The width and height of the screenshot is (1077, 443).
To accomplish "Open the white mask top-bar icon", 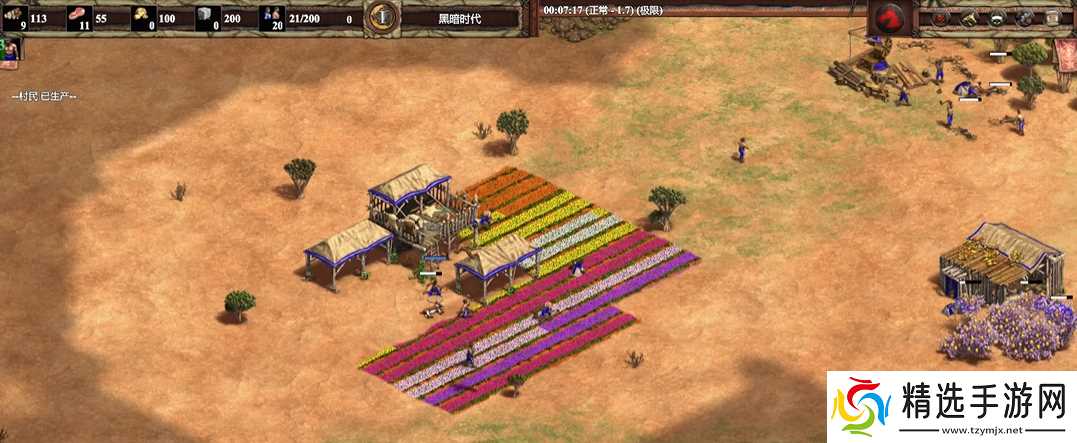I will [997, 18].
